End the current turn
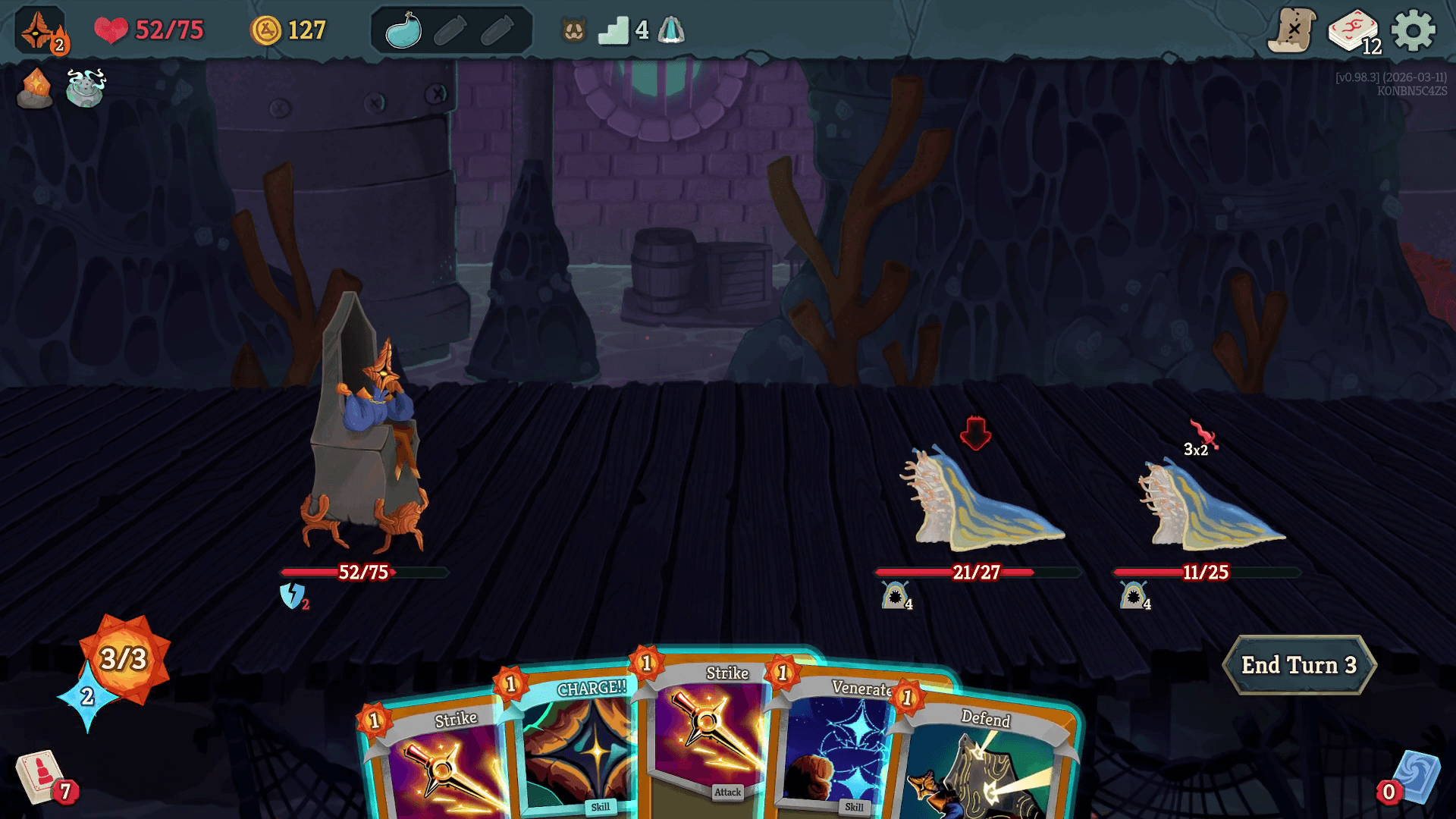Viewport: 1456px width, 819px height. pos(1298,665)
